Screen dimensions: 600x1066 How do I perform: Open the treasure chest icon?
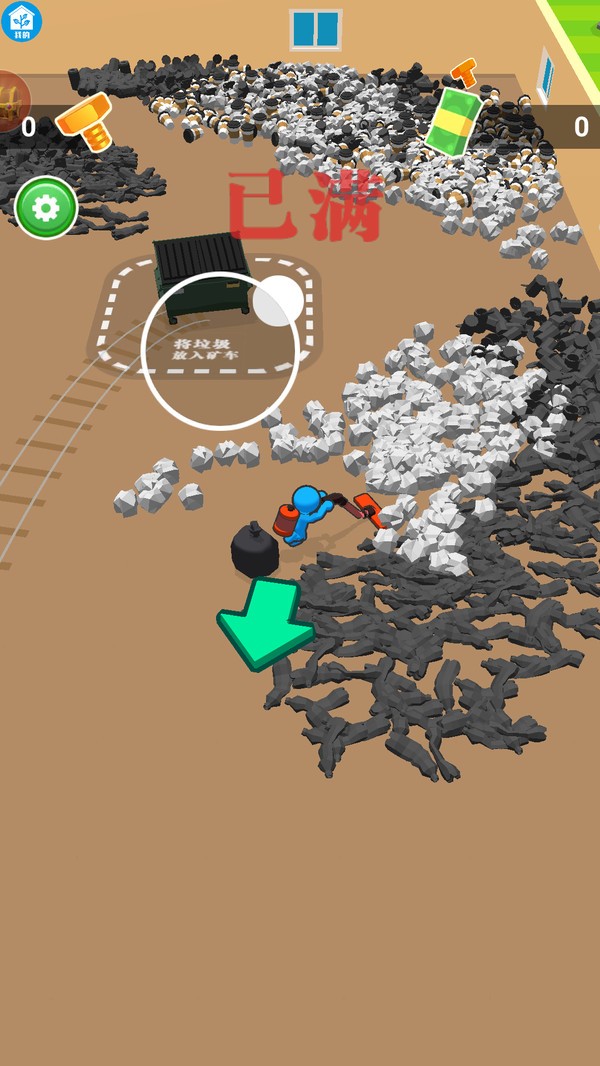tap(10, 100)
